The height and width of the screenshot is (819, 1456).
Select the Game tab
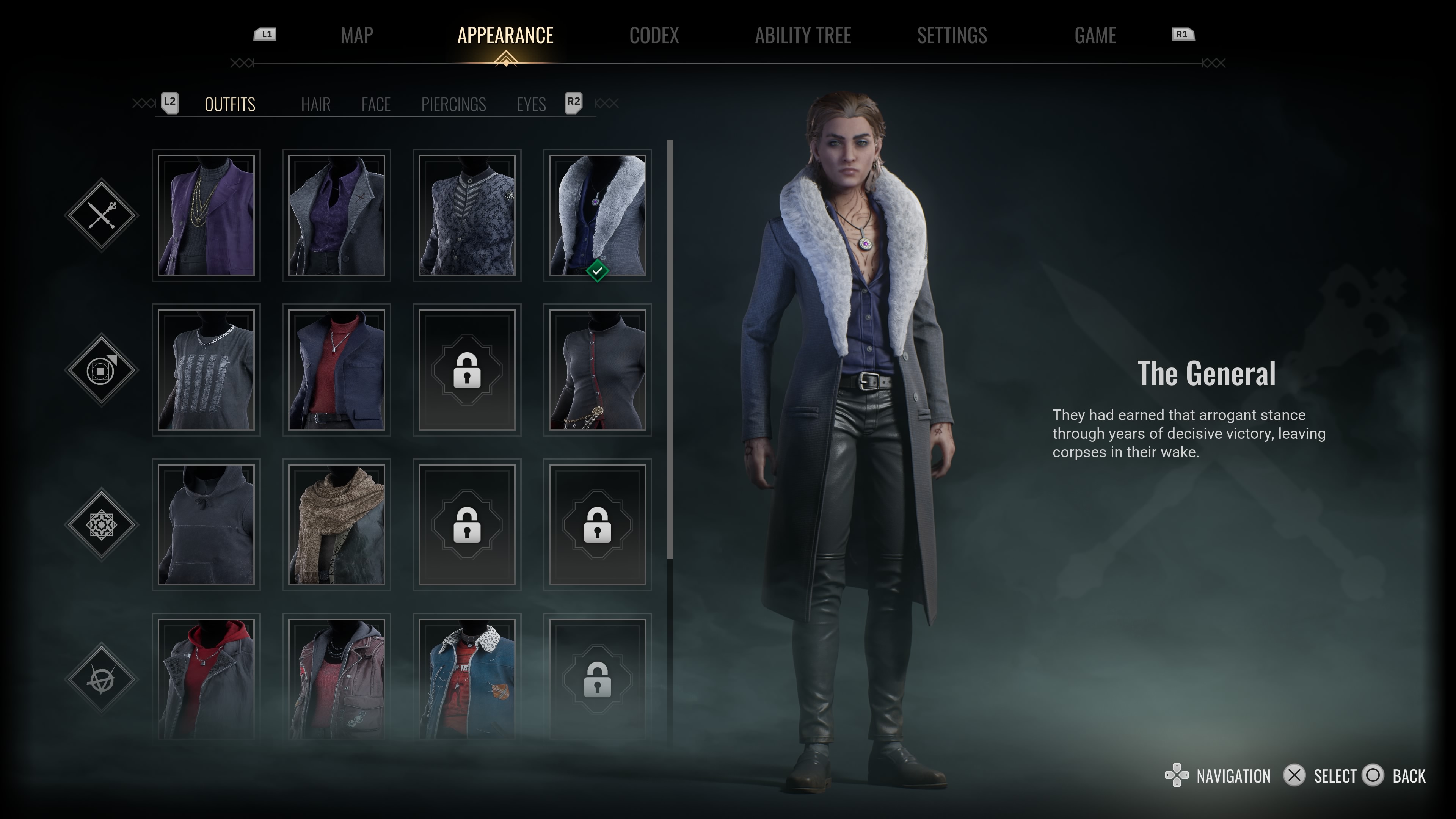pos(1095,36)
